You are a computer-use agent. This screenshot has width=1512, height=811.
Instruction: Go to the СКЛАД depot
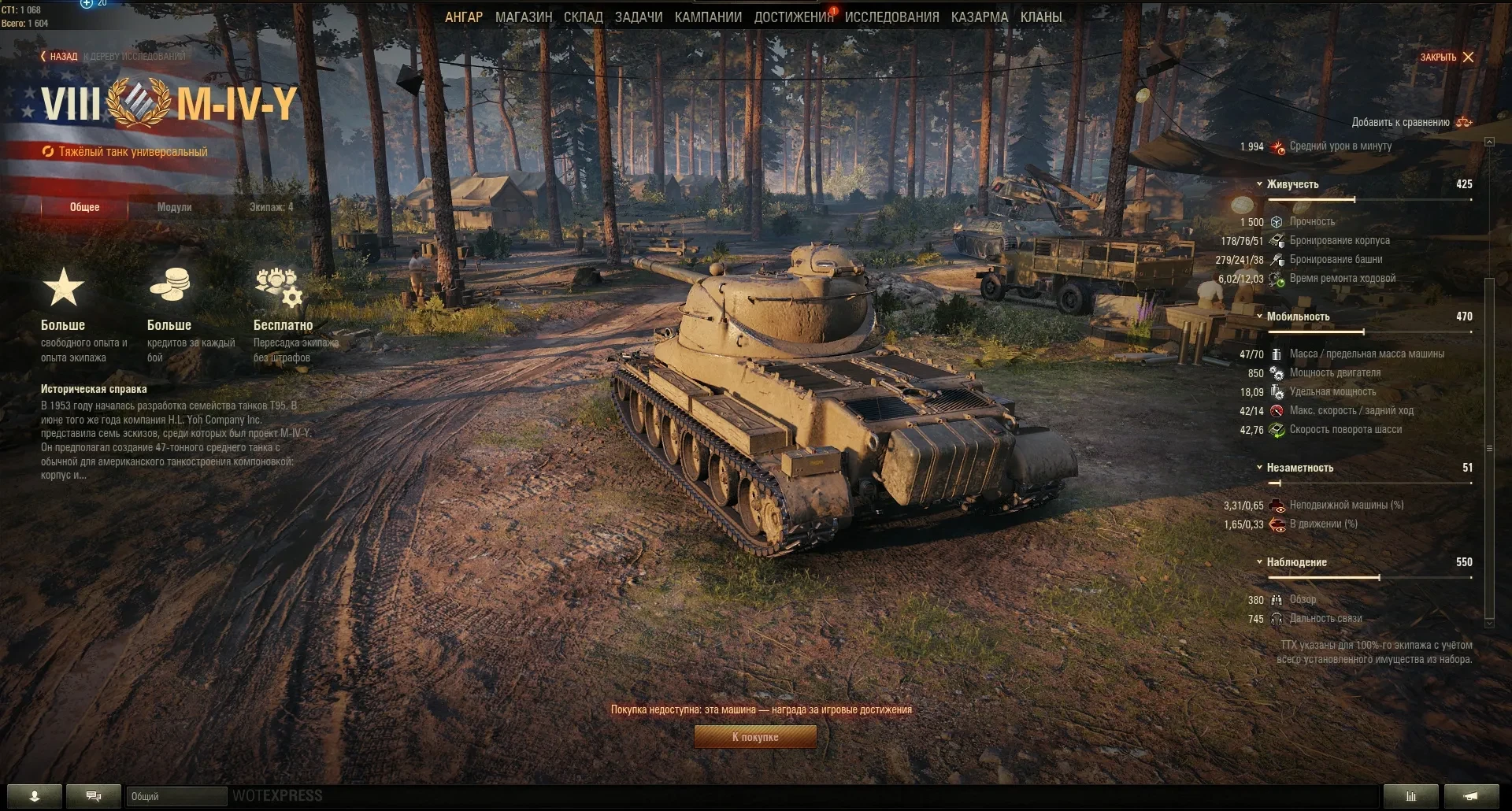[584, 17]
